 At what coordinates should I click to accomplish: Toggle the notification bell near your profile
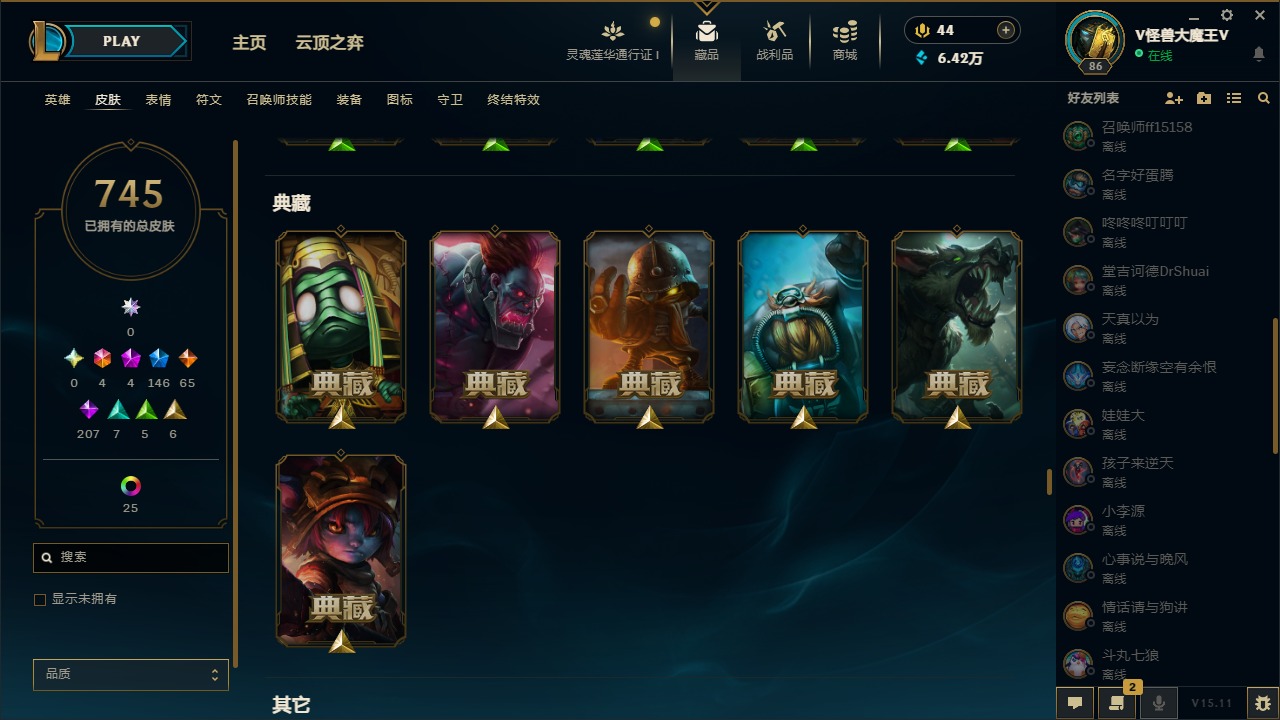coord(1259,56)
